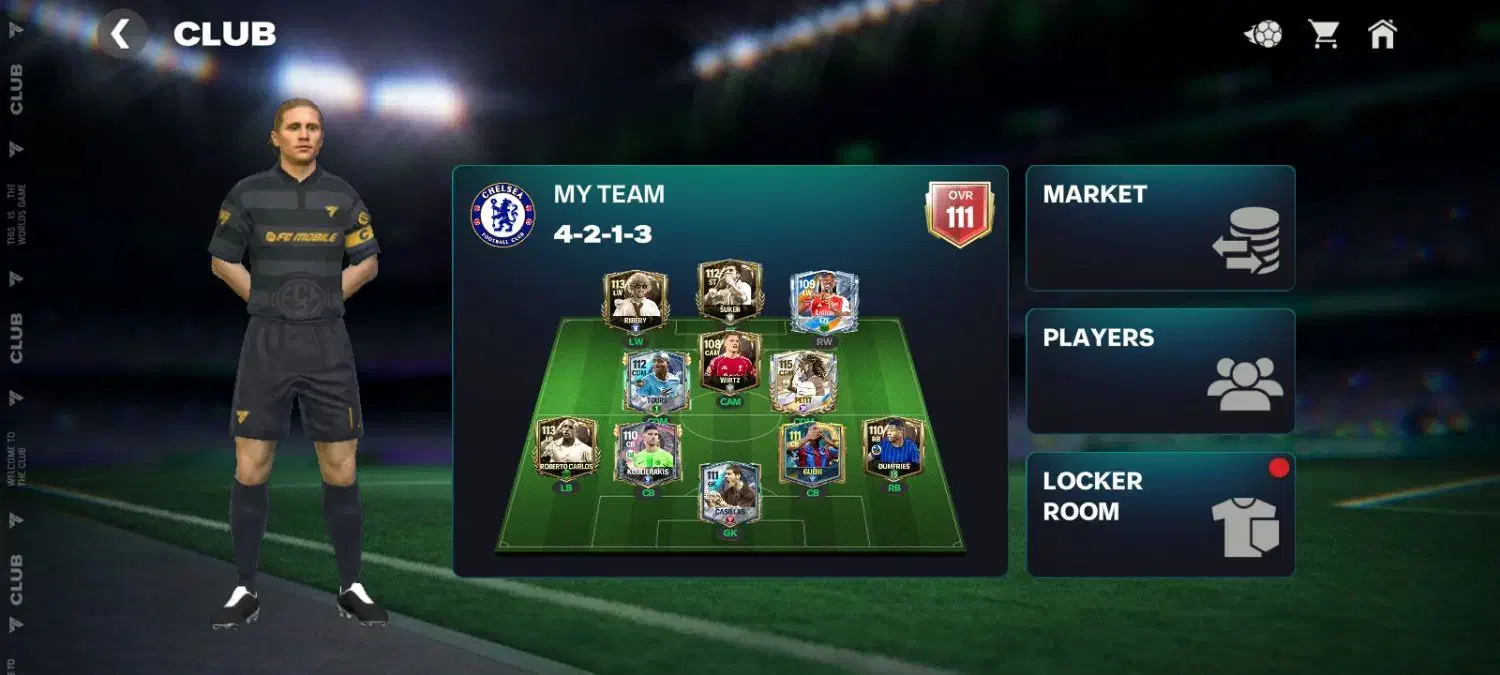This screenshot has width=1500, height=675.
Task: Click the OVR 111 rating badge
Action: (x=959, y=213)
